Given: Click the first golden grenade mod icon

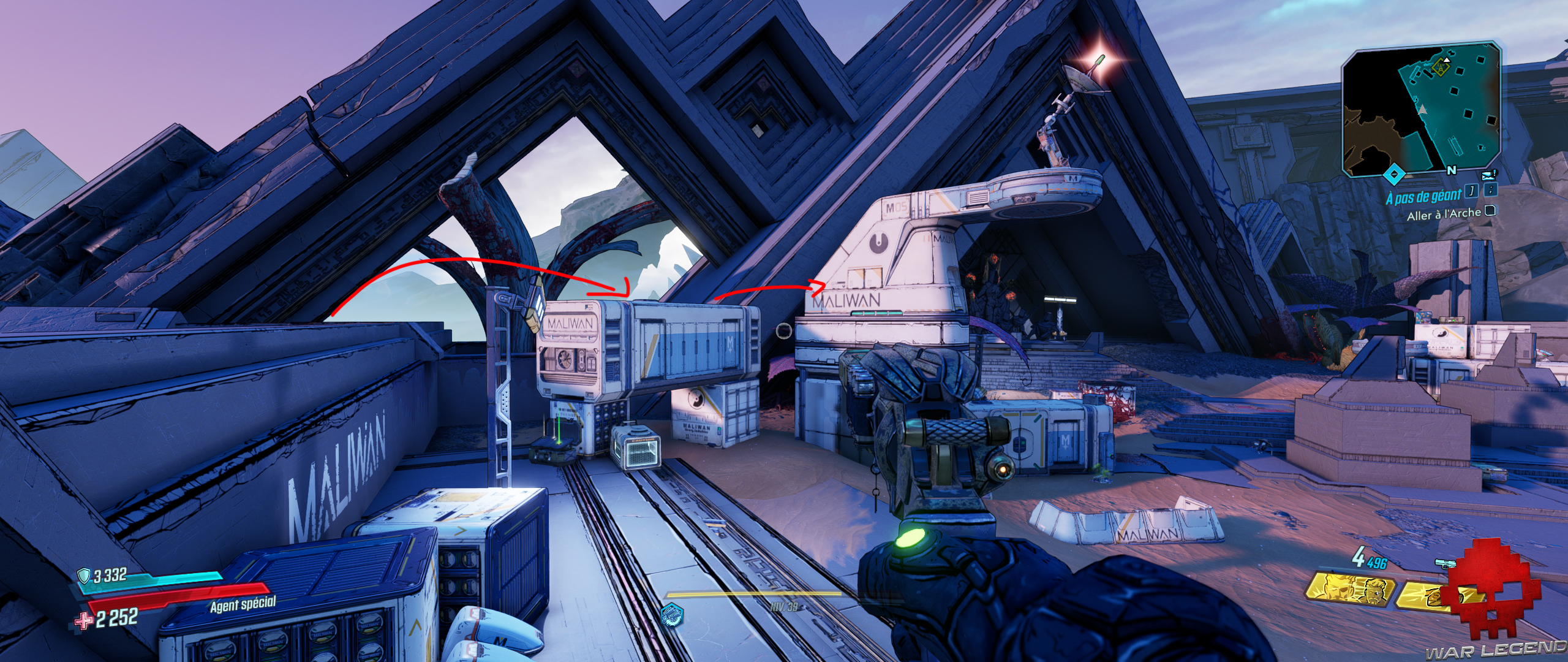Looking at the screenshot, I should tap(1351, 590).
